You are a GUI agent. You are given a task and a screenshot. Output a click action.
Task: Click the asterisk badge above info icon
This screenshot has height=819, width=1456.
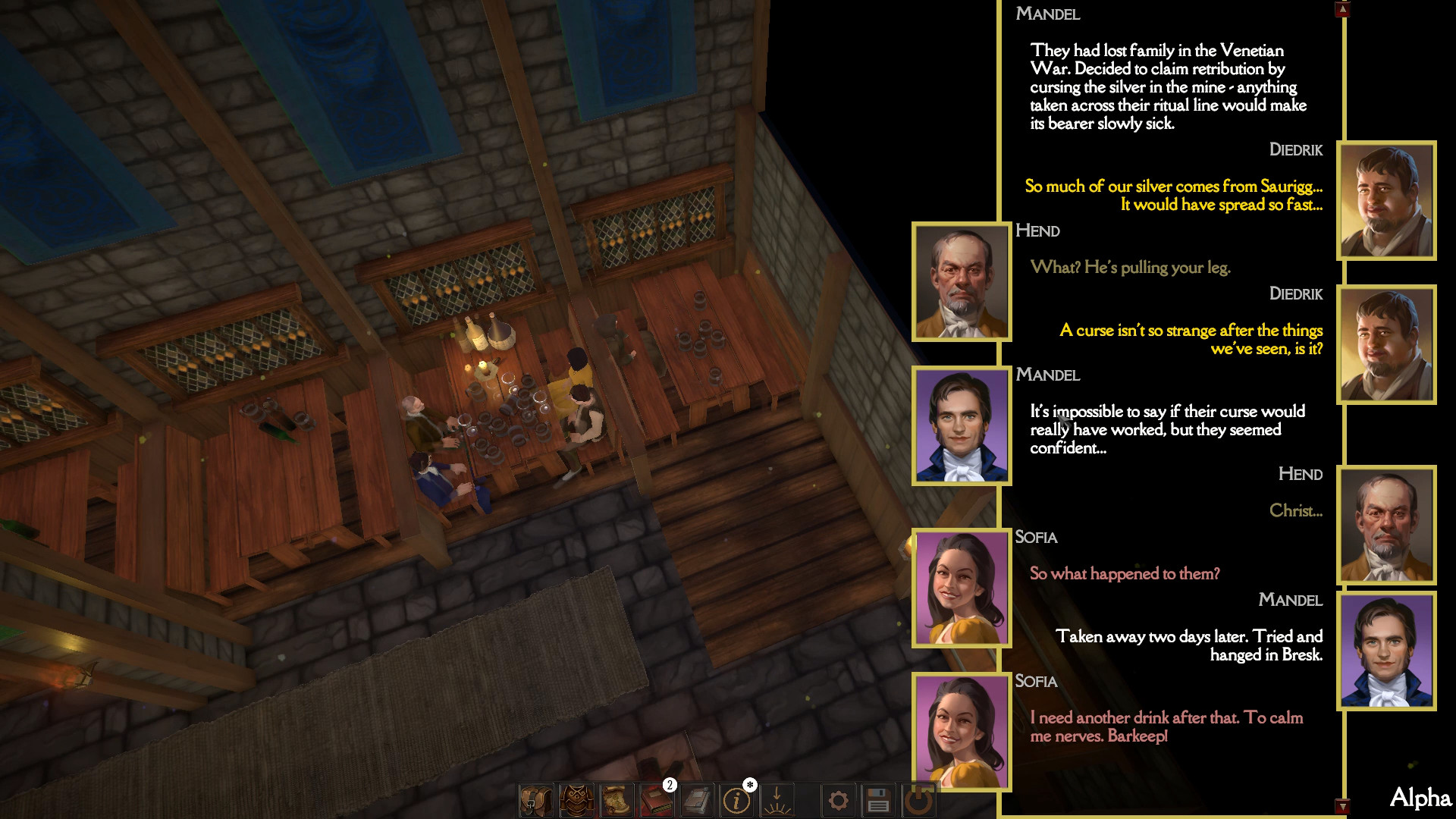[749, 785]
